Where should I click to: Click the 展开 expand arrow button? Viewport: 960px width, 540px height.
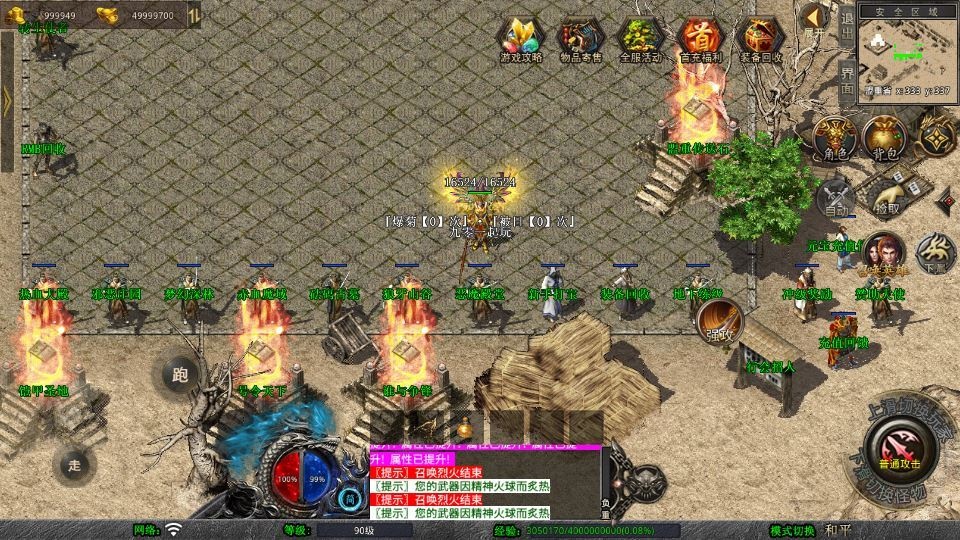pos(815,20)
